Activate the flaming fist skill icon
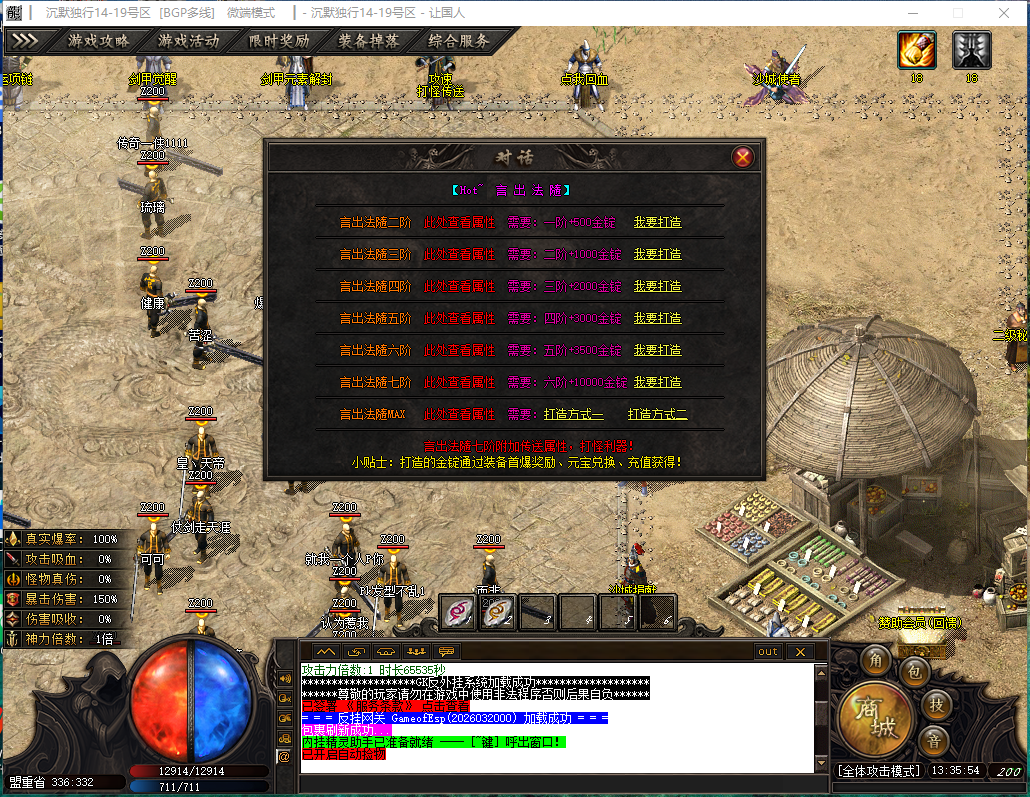This screenshot has height=797, width=1030. pyautogui.click(x=916, y=49)
